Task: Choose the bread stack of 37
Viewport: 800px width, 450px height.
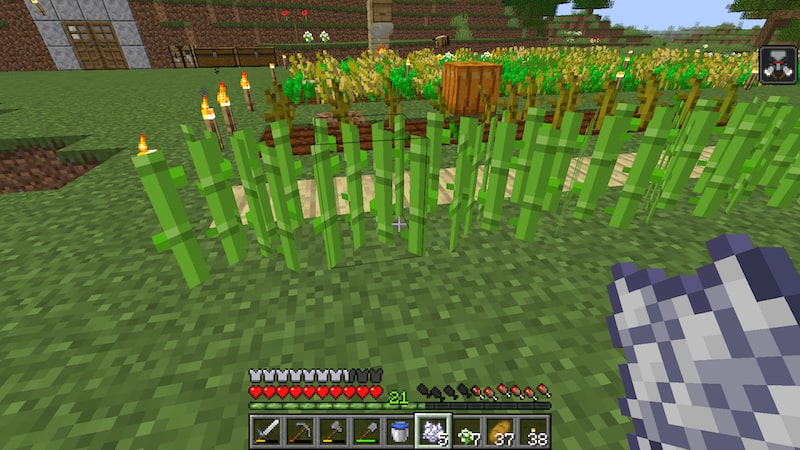Action: pyautogui.click(x=499, y=431)
